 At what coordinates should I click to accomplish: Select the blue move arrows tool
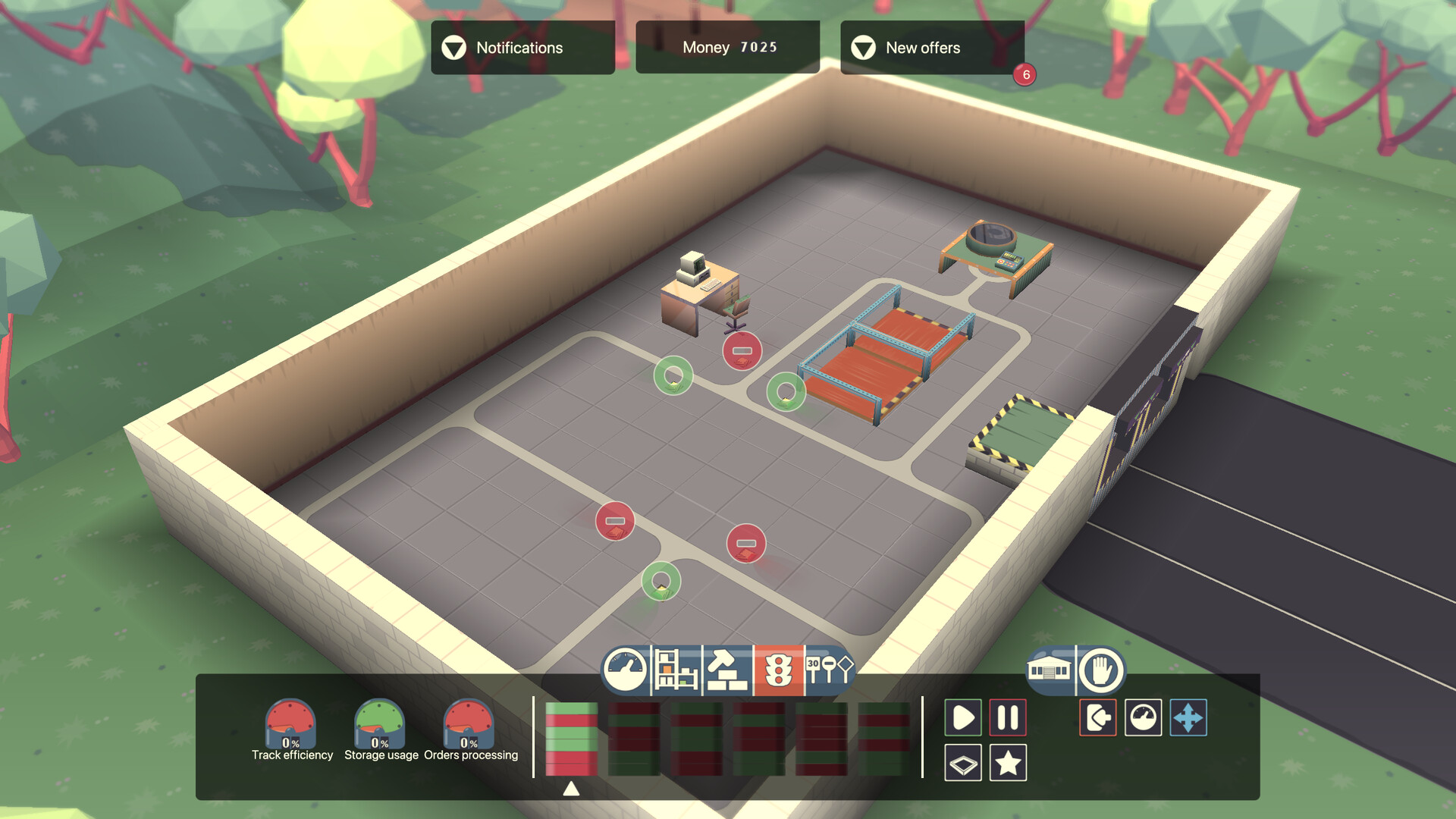[1188, 717]
